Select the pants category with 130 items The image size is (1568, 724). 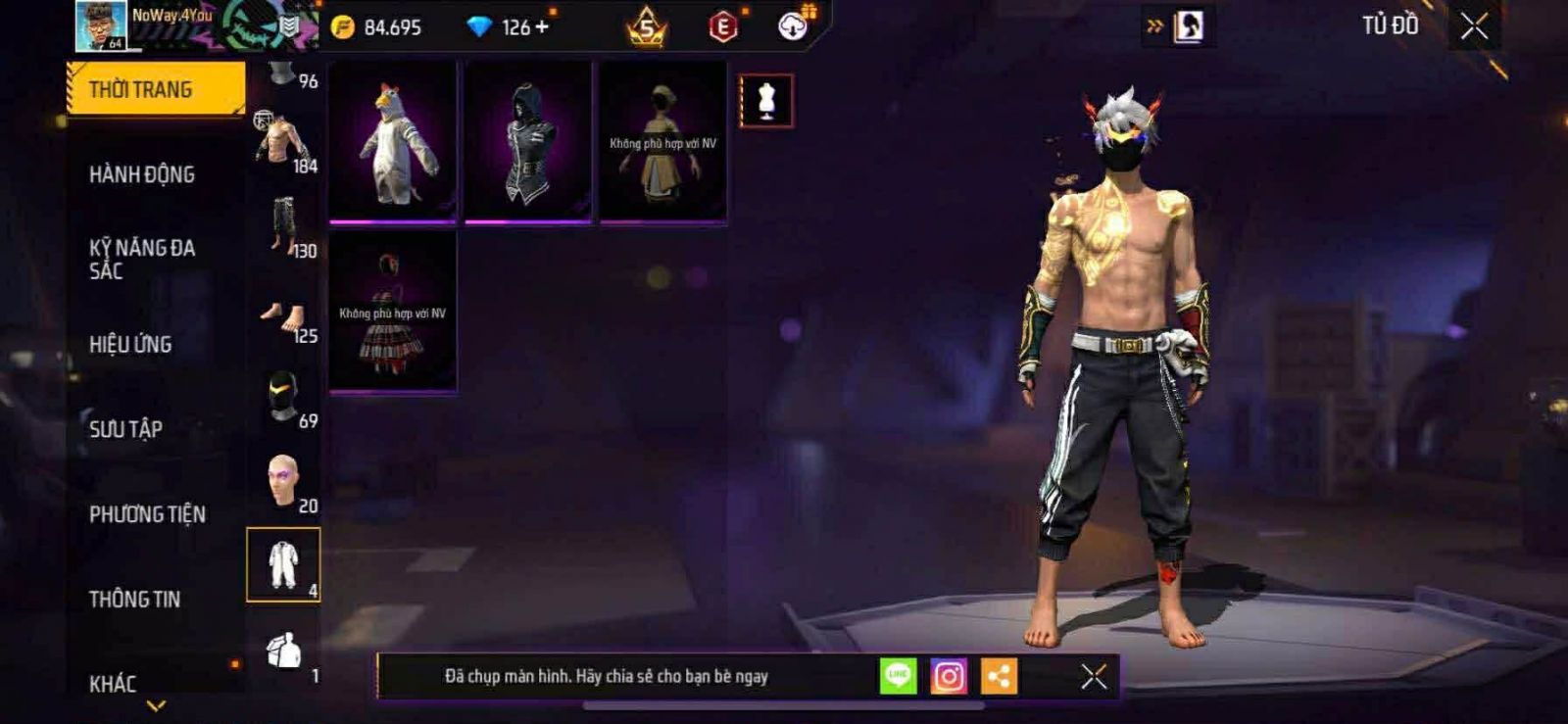click(x=283, y=226)
